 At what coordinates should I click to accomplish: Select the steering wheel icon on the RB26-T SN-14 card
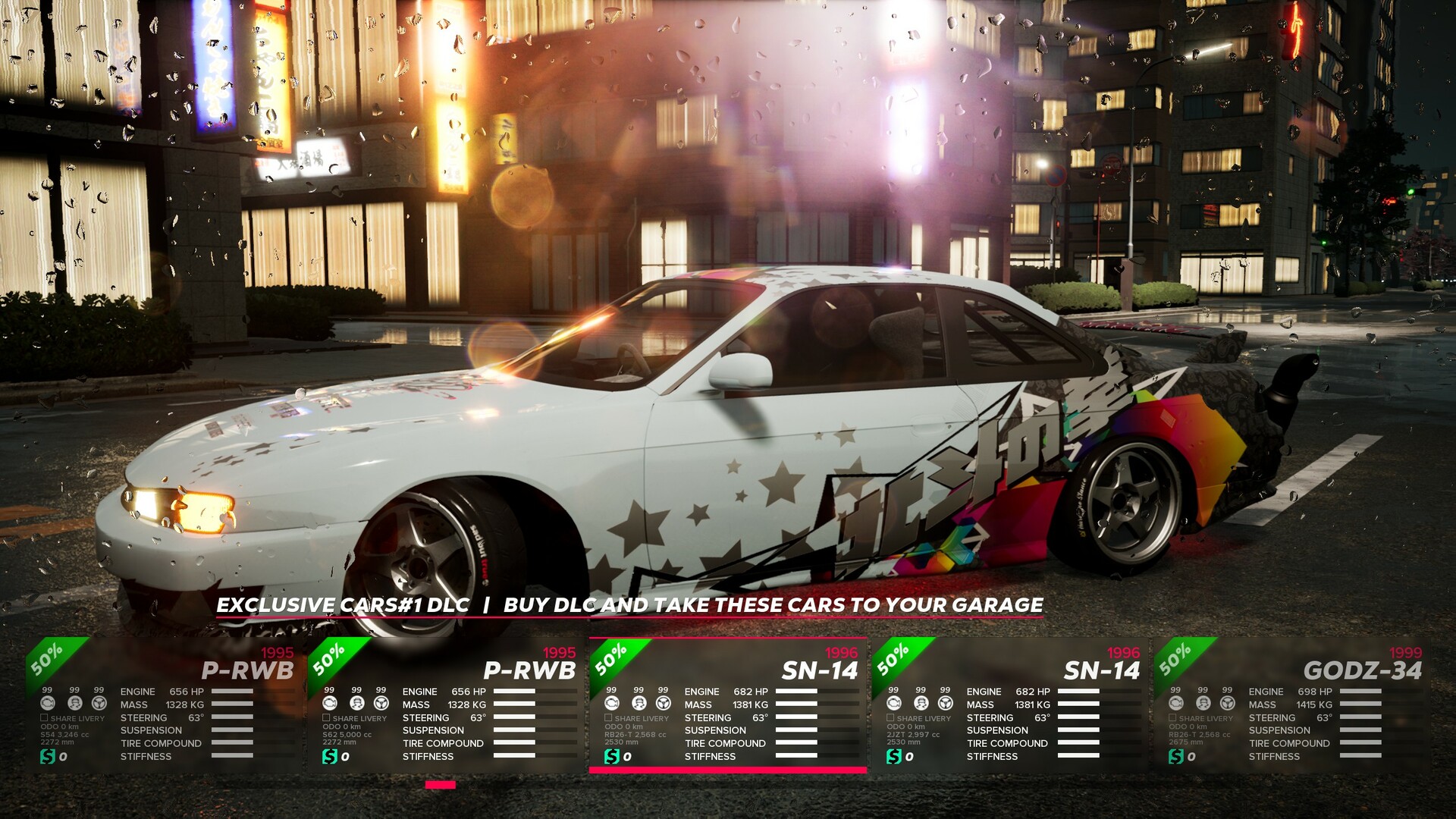pyautogui.click(x=662, y=703)
